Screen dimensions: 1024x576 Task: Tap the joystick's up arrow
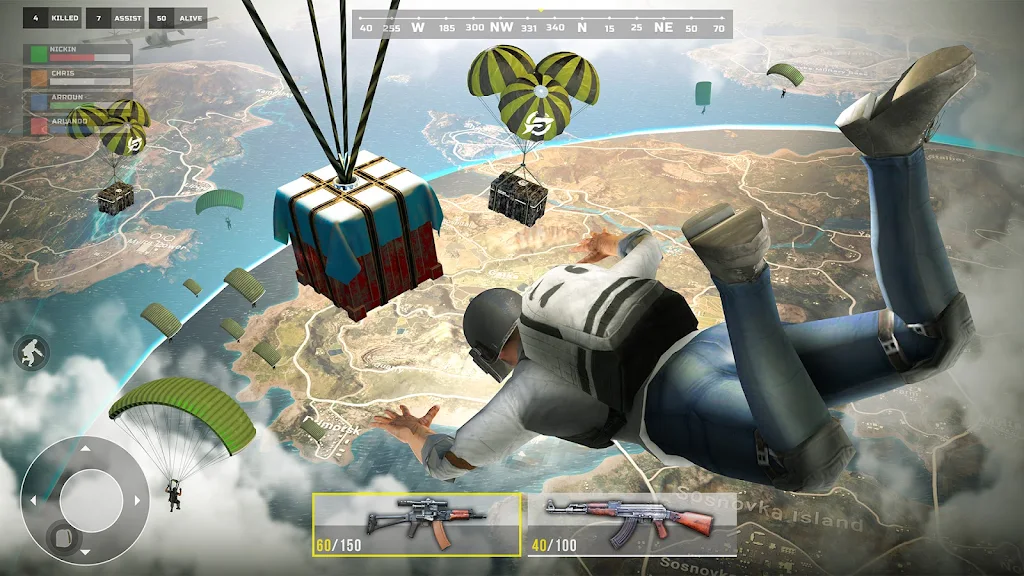click(84, 446)
